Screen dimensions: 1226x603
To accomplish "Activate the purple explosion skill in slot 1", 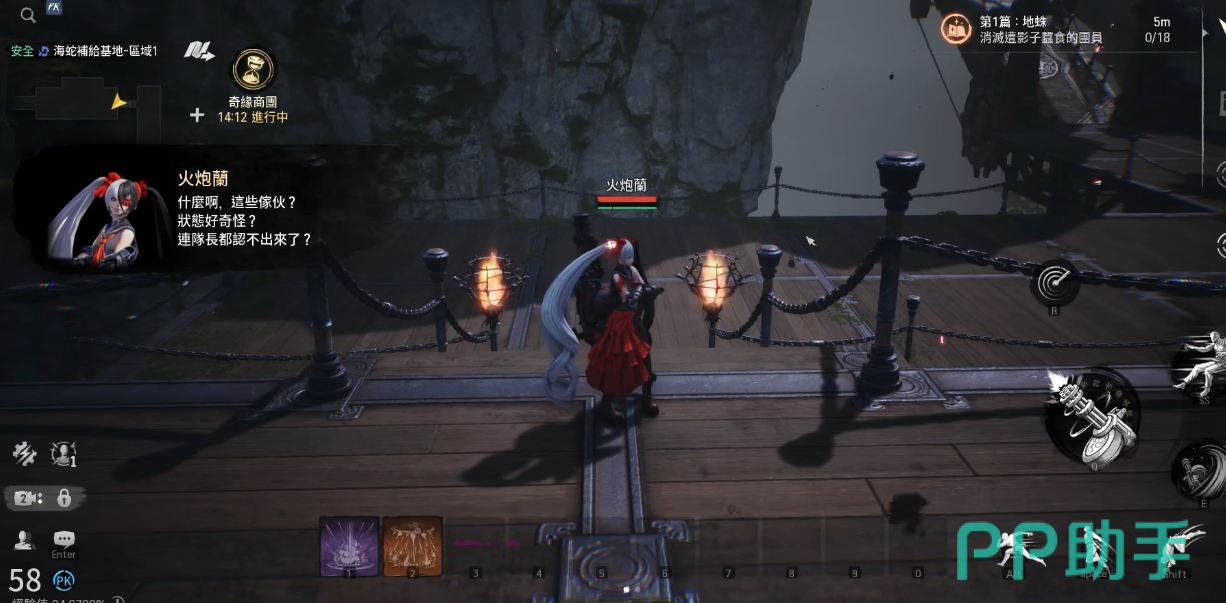I will [x=349, y=546].
